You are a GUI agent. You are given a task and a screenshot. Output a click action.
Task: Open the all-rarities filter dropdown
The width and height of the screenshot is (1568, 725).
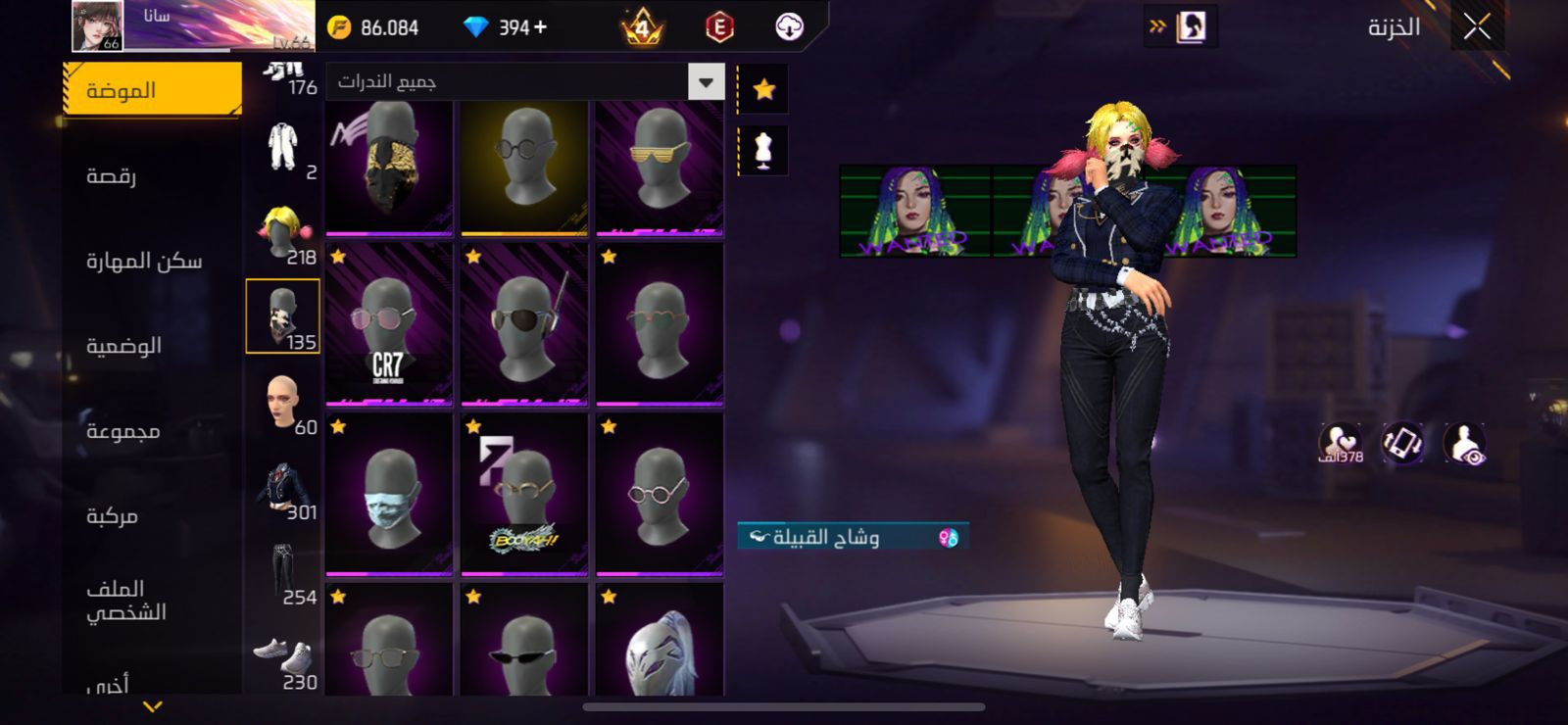(x=706, y=82)
